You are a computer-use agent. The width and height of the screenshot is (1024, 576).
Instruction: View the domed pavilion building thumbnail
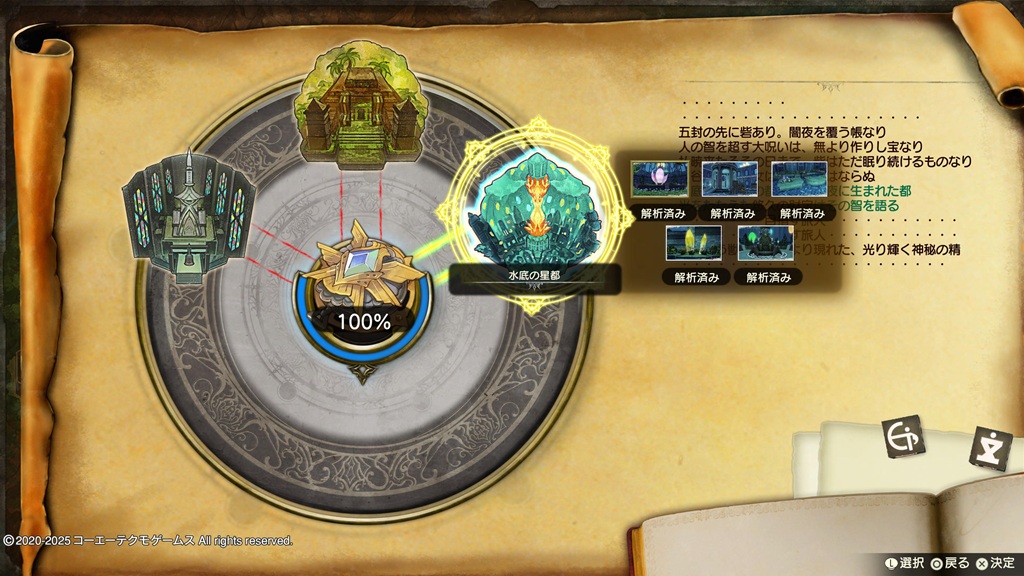click(x=730, y=179)
